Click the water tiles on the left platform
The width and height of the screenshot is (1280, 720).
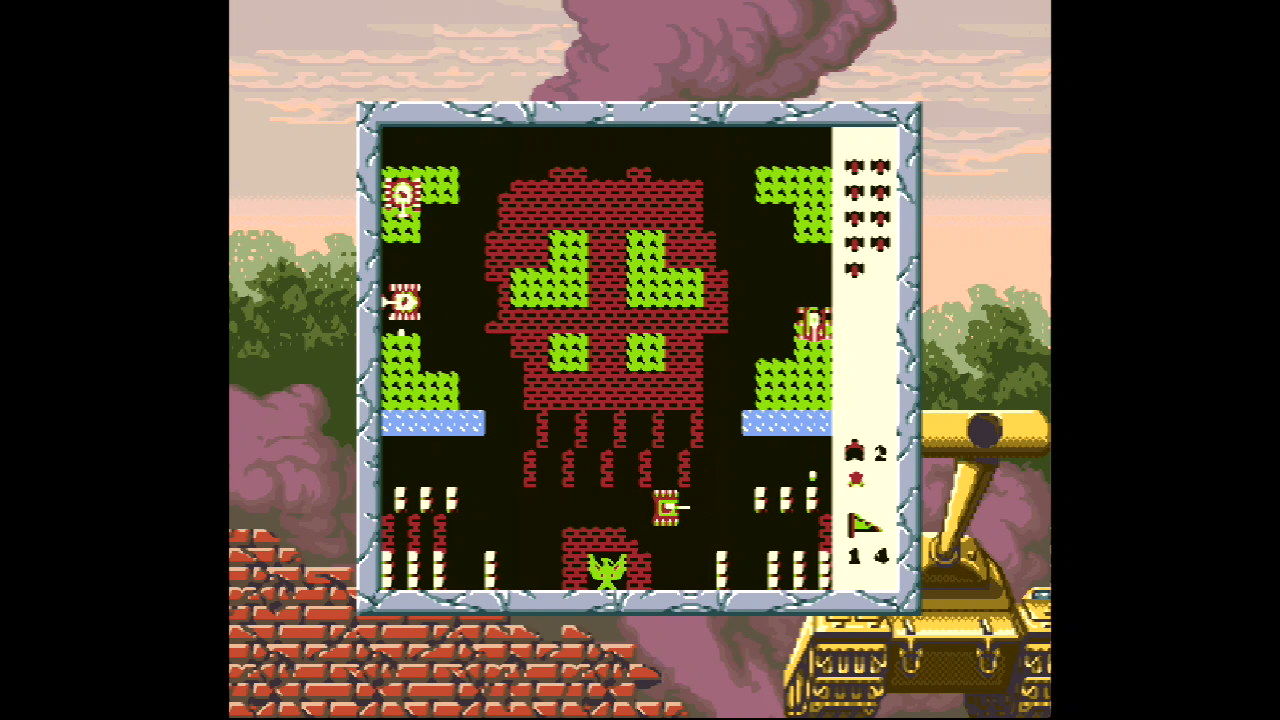pyautogui.click(x=436, y=422)
